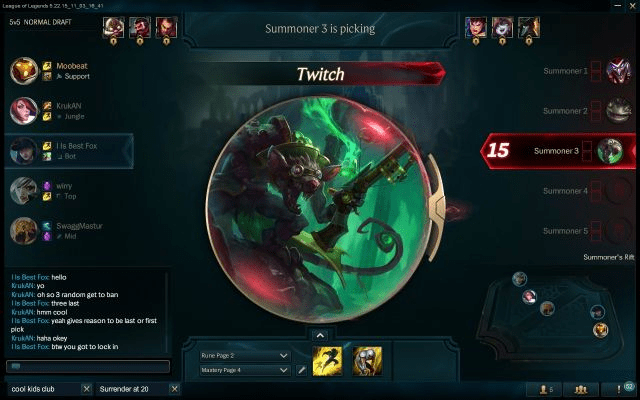Change the Flash summoner spell
Viewport: 640px width, 400px height.
pyautogui.click(x=328, y=361)
